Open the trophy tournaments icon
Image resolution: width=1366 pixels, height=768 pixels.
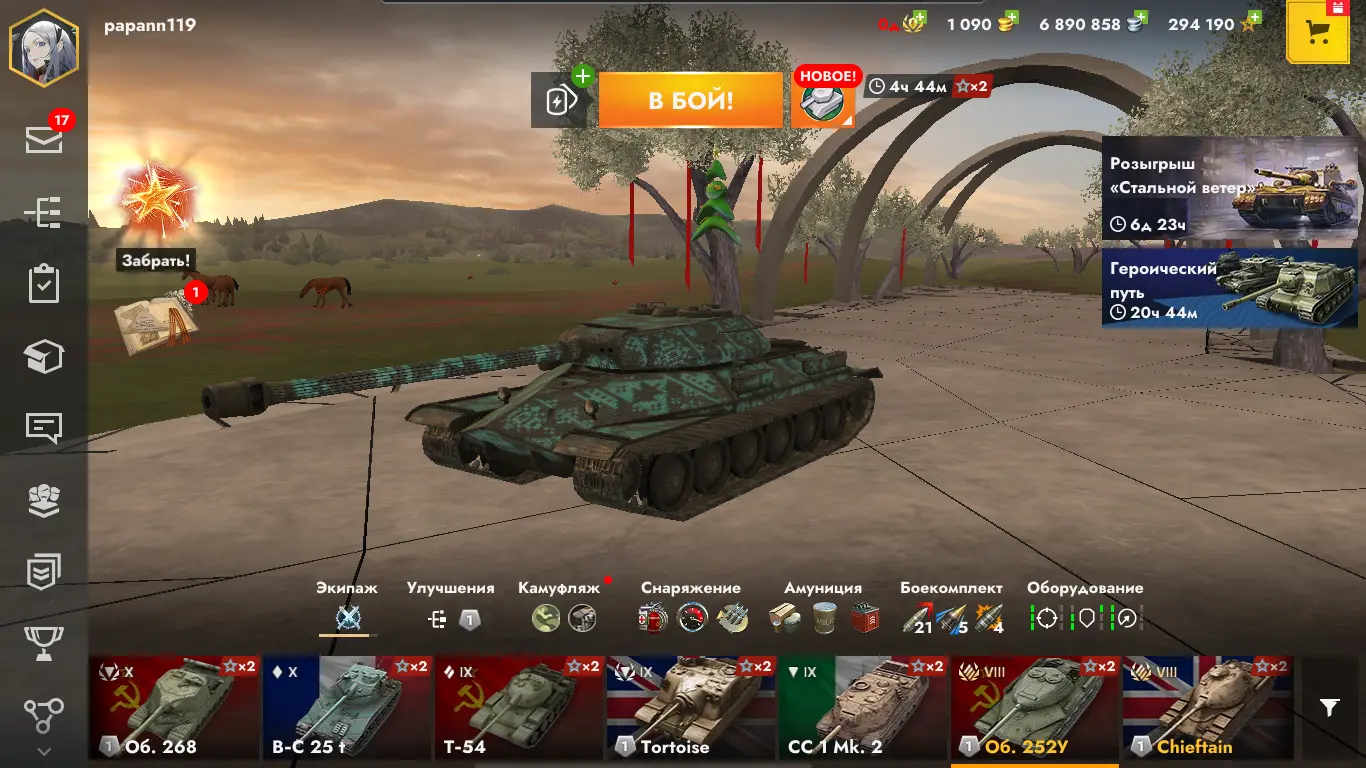pyautogui.click(x=44, y=640)
